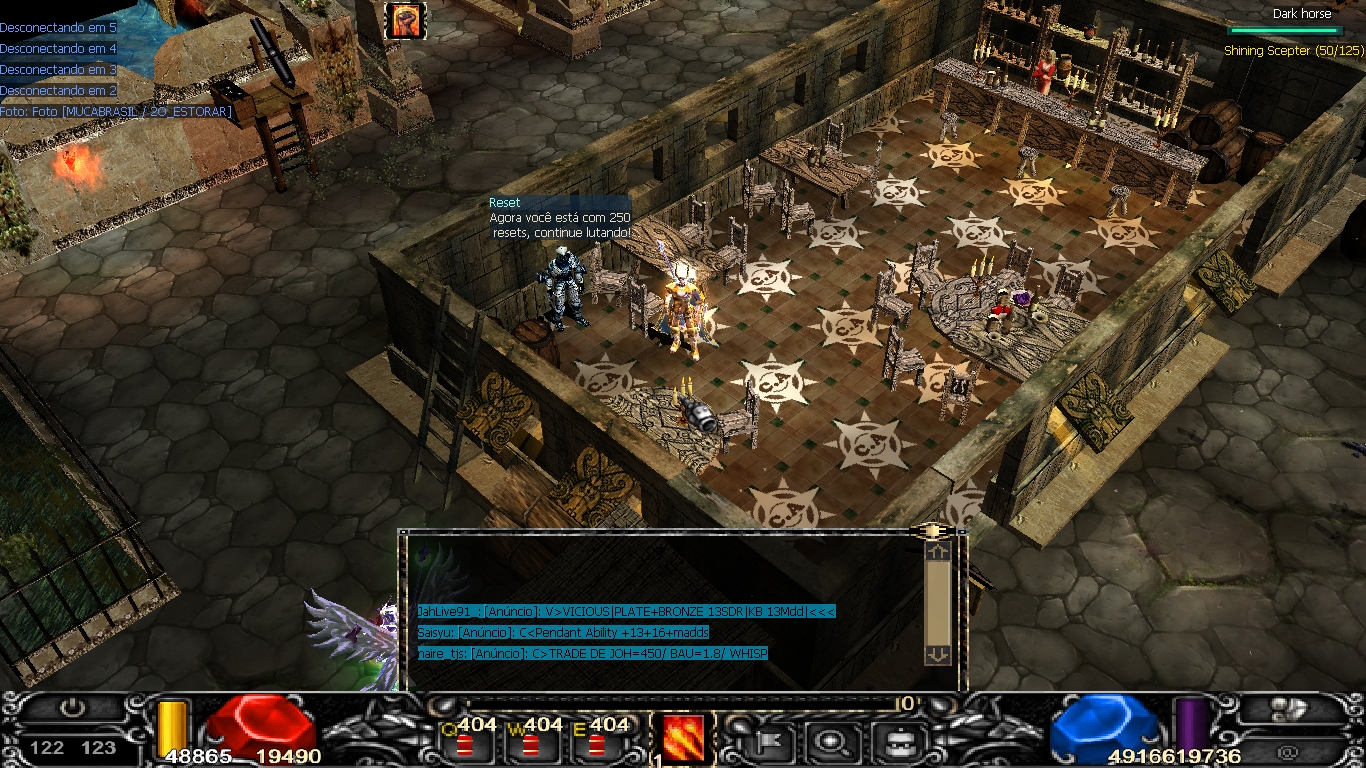Click JahLive91_'s announcement message in chat
1366x768 pixels.
click(x=626, y=612)
